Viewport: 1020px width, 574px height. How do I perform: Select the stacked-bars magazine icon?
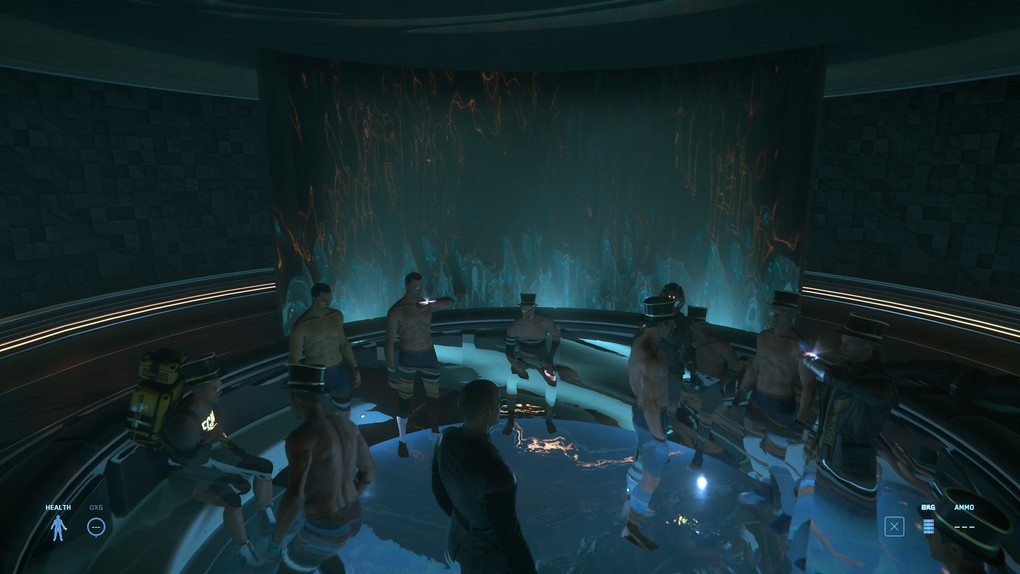pos(928,526)
